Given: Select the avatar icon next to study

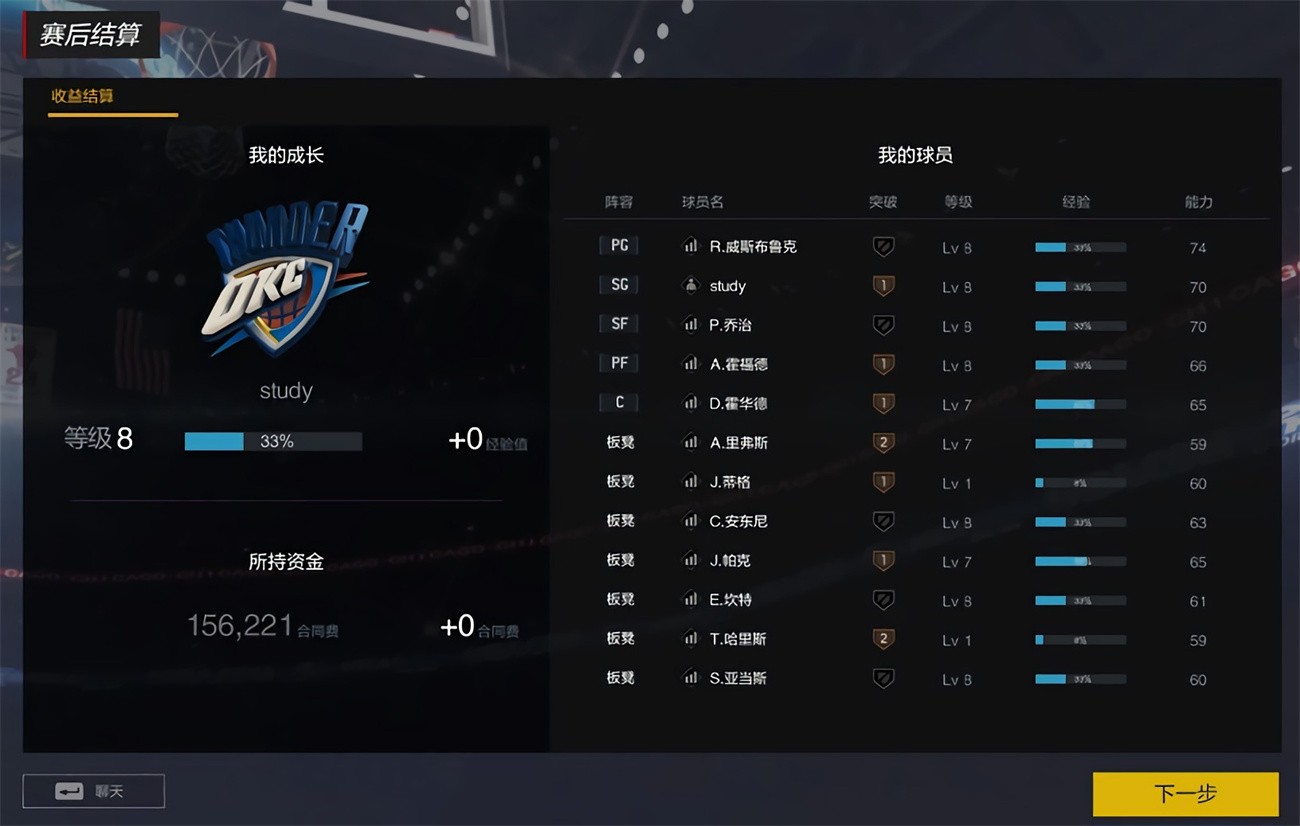Looking at the screenshot, I should (x=691, y=286).
